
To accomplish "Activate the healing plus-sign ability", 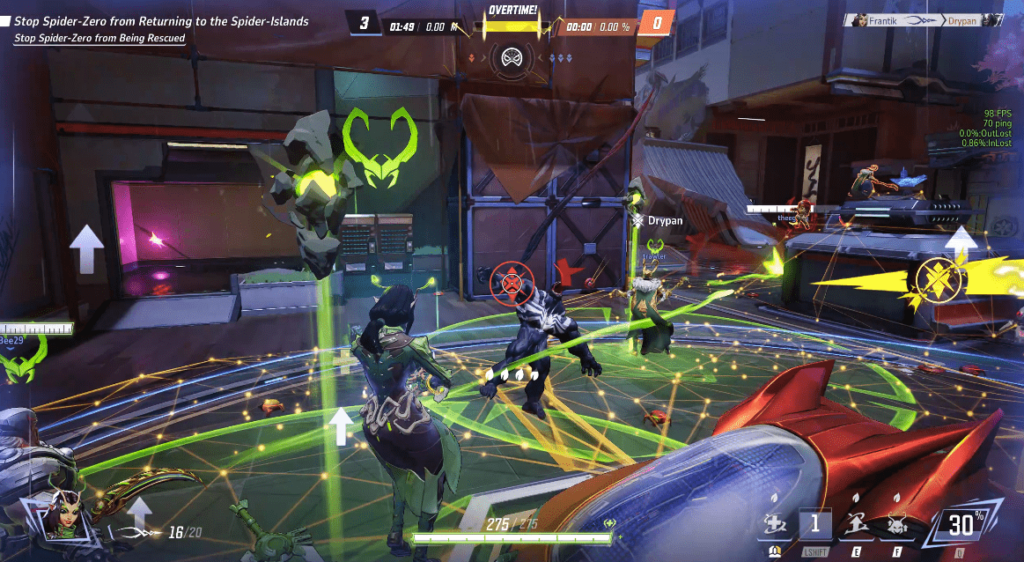I will pos(774,522).
